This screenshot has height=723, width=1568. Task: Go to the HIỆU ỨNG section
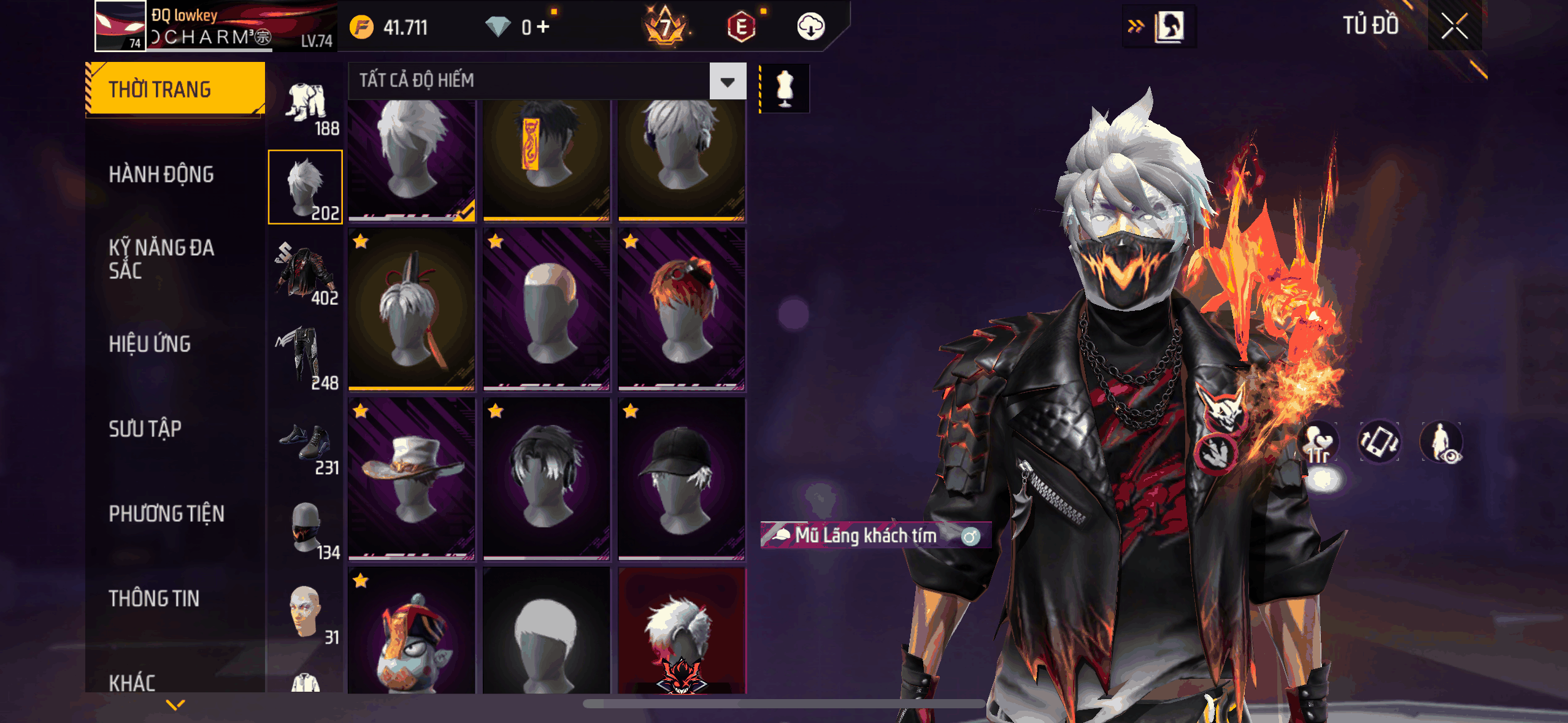click(x=150, y=344)
